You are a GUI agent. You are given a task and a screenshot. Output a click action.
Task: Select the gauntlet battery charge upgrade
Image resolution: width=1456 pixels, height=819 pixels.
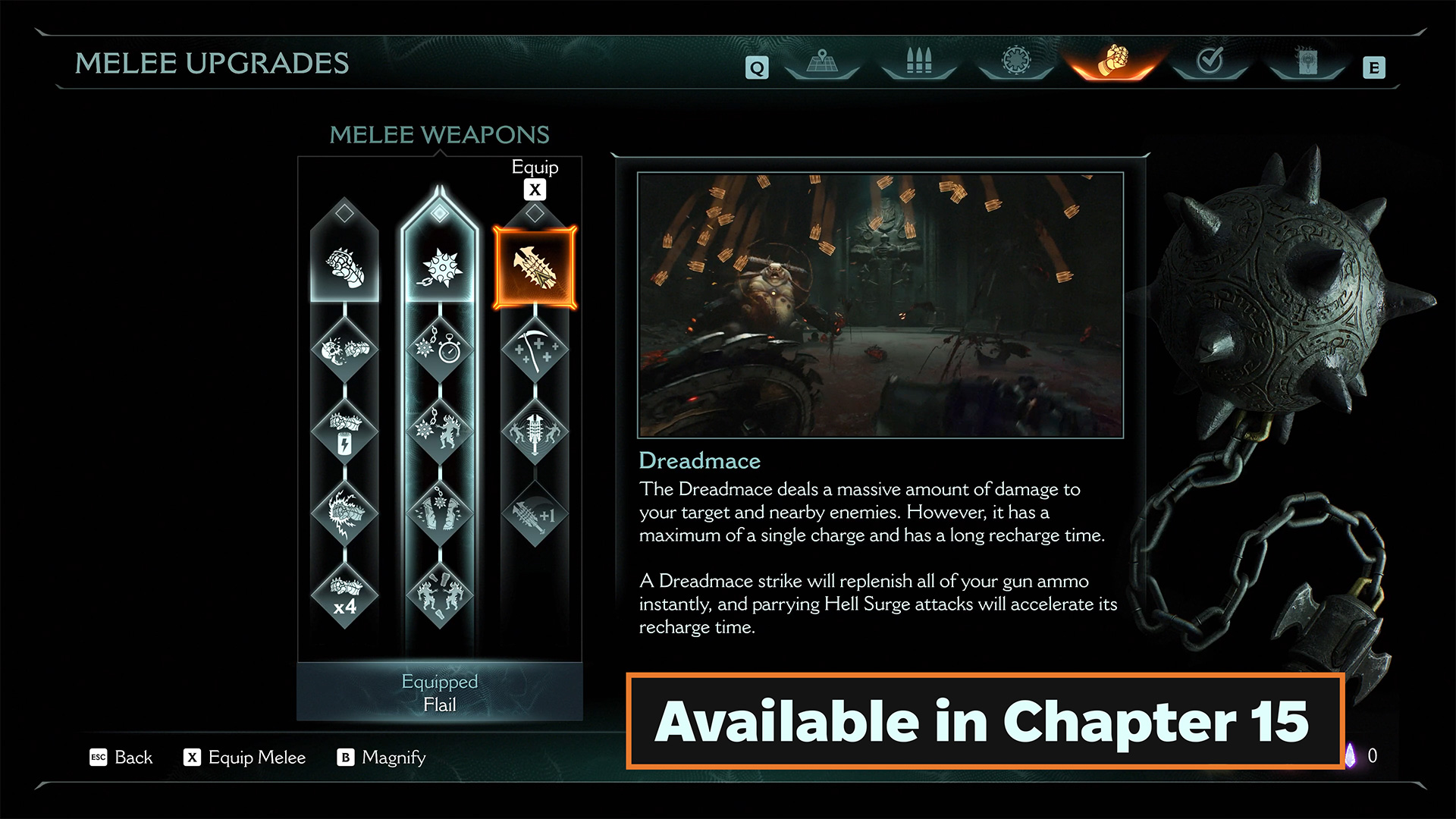coord(344,432)
